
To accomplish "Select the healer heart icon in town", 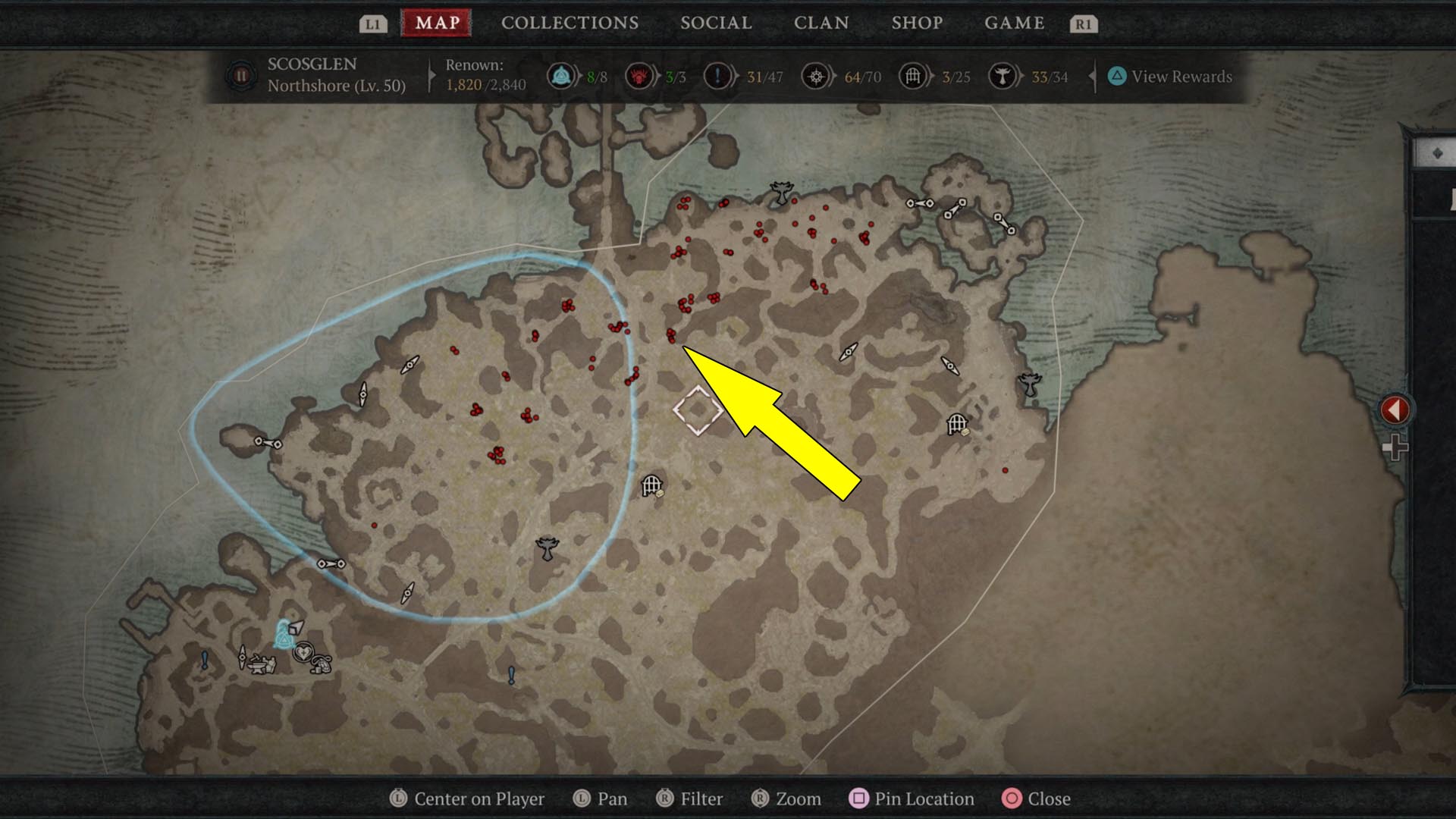I will (303, 653).
